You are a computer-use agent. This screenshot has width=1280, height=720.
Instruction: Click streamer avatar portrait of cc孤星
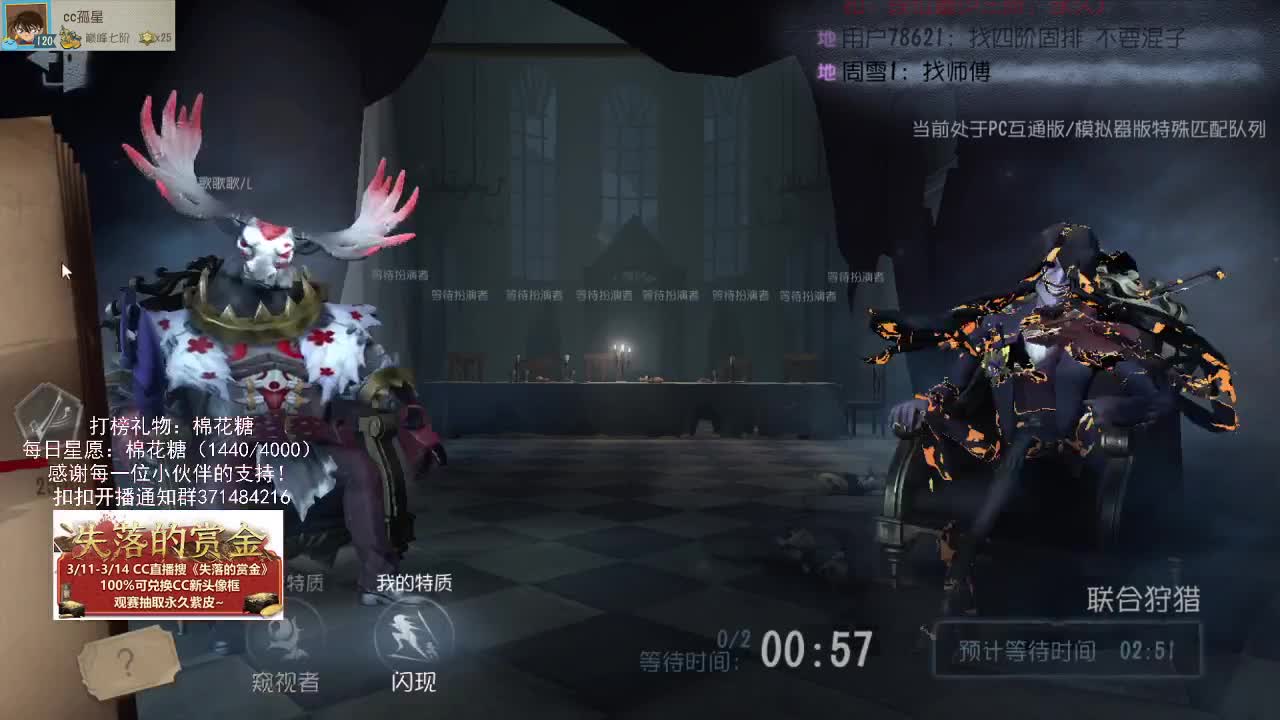[25, 25]
